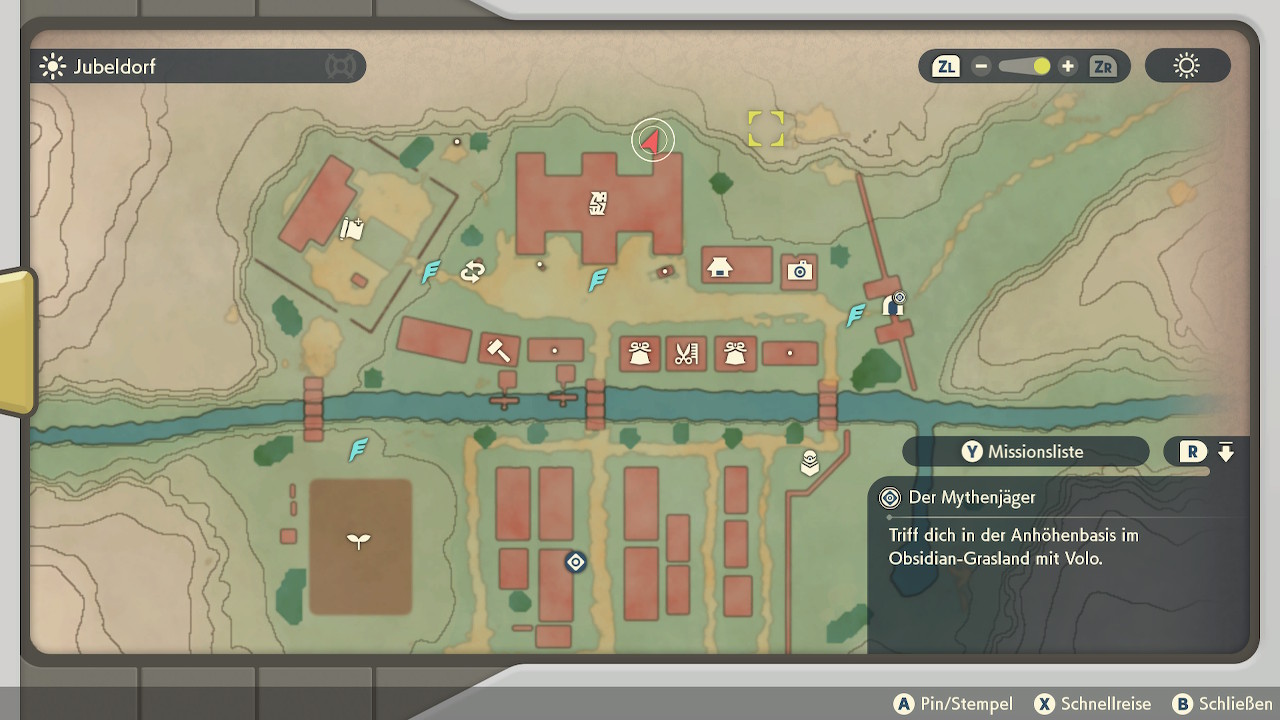Viewport: 1280px width, 720px height.
Task: Select the Der Mythenjäger mission tracker
Action: pos(972,498)
